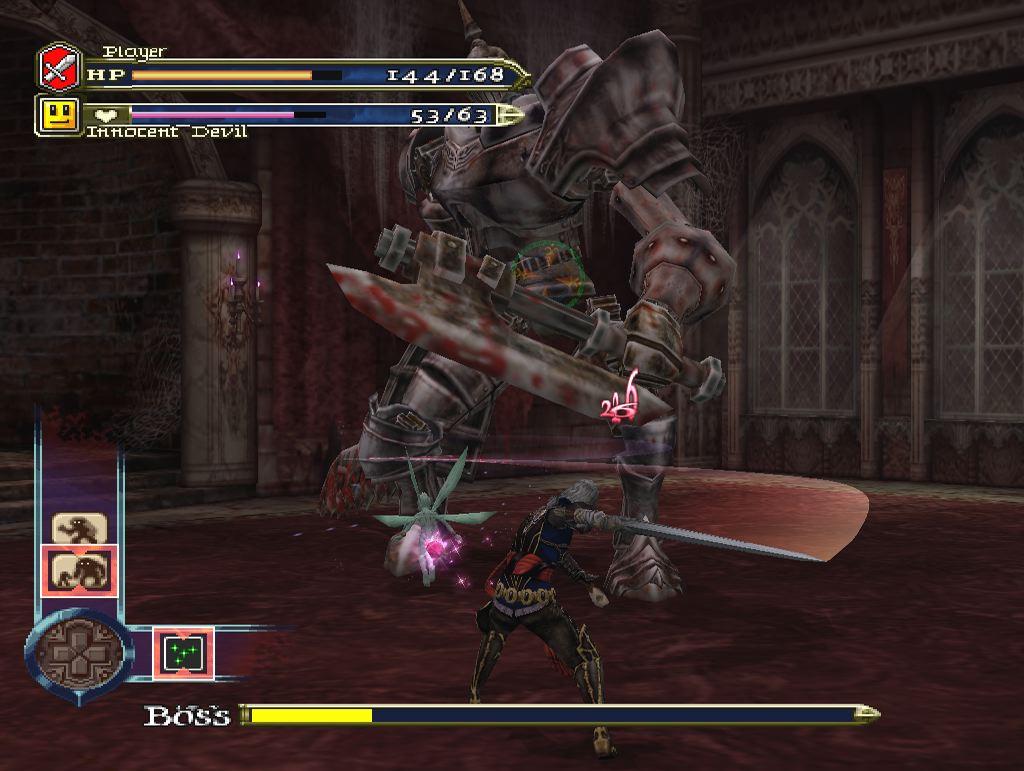Image resolution: width=1024 pixels, height=771 pixels.
Task: Choose the highlighted hunched figure command icon
Action: pos(79,571)
